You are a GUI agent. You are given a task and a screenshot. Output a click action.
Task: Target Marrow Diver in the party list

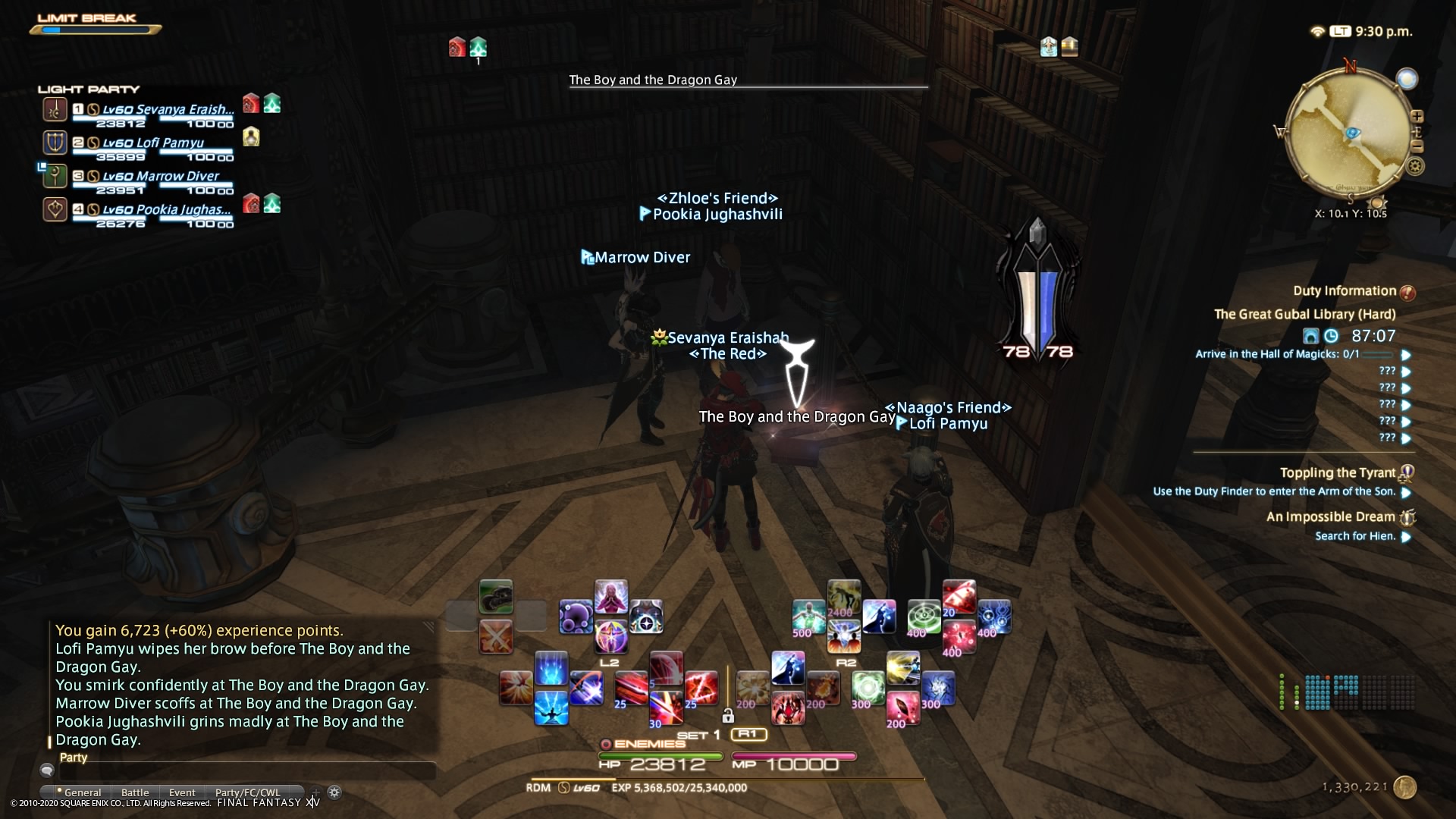coord(159,176)
